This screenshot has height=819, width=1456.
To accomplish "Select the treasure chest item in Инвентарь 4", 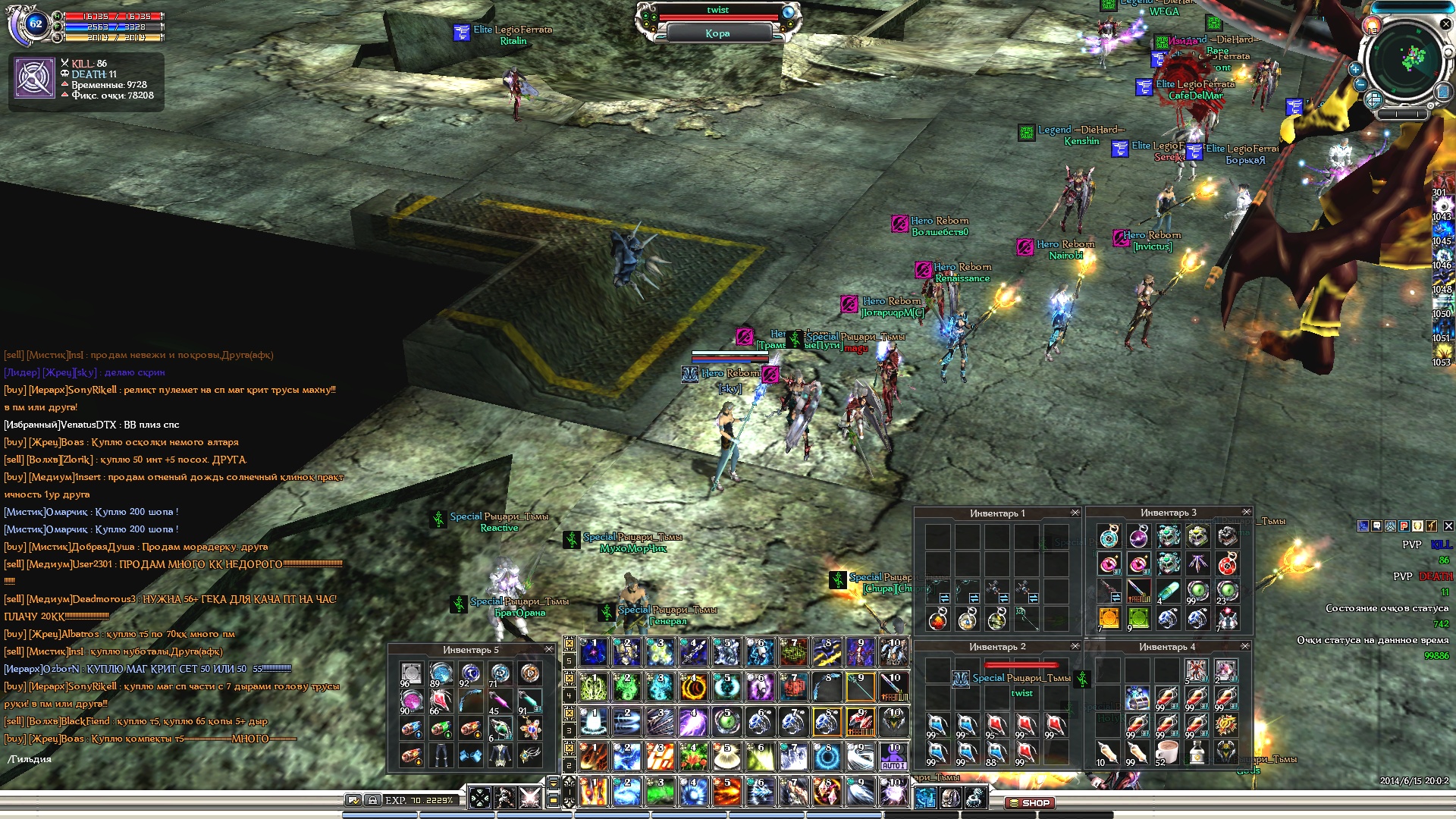I will 1137,698.
